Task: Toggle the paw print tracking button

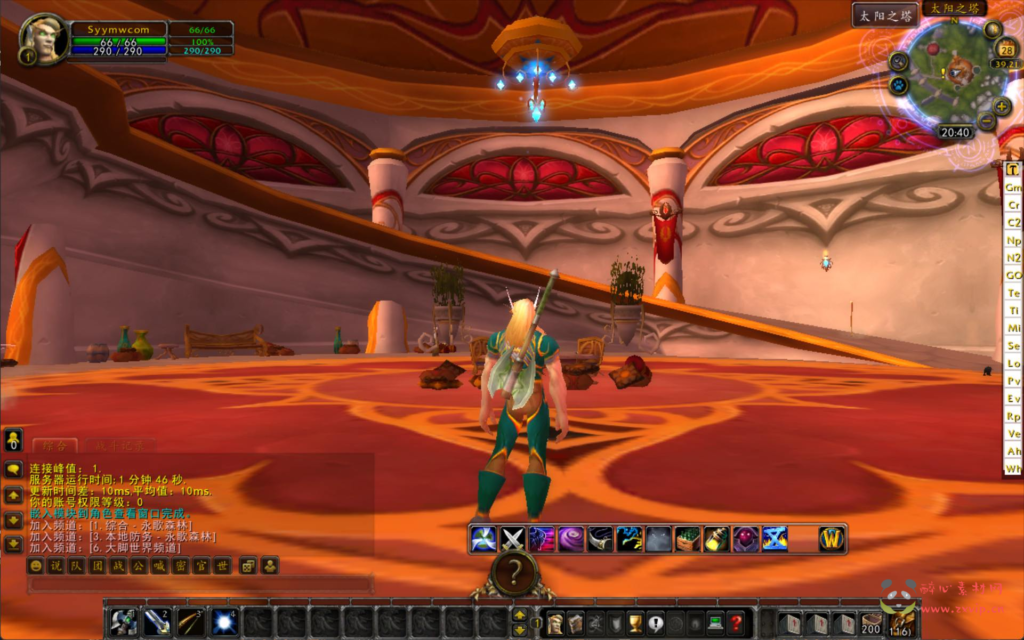Action: 898,85
